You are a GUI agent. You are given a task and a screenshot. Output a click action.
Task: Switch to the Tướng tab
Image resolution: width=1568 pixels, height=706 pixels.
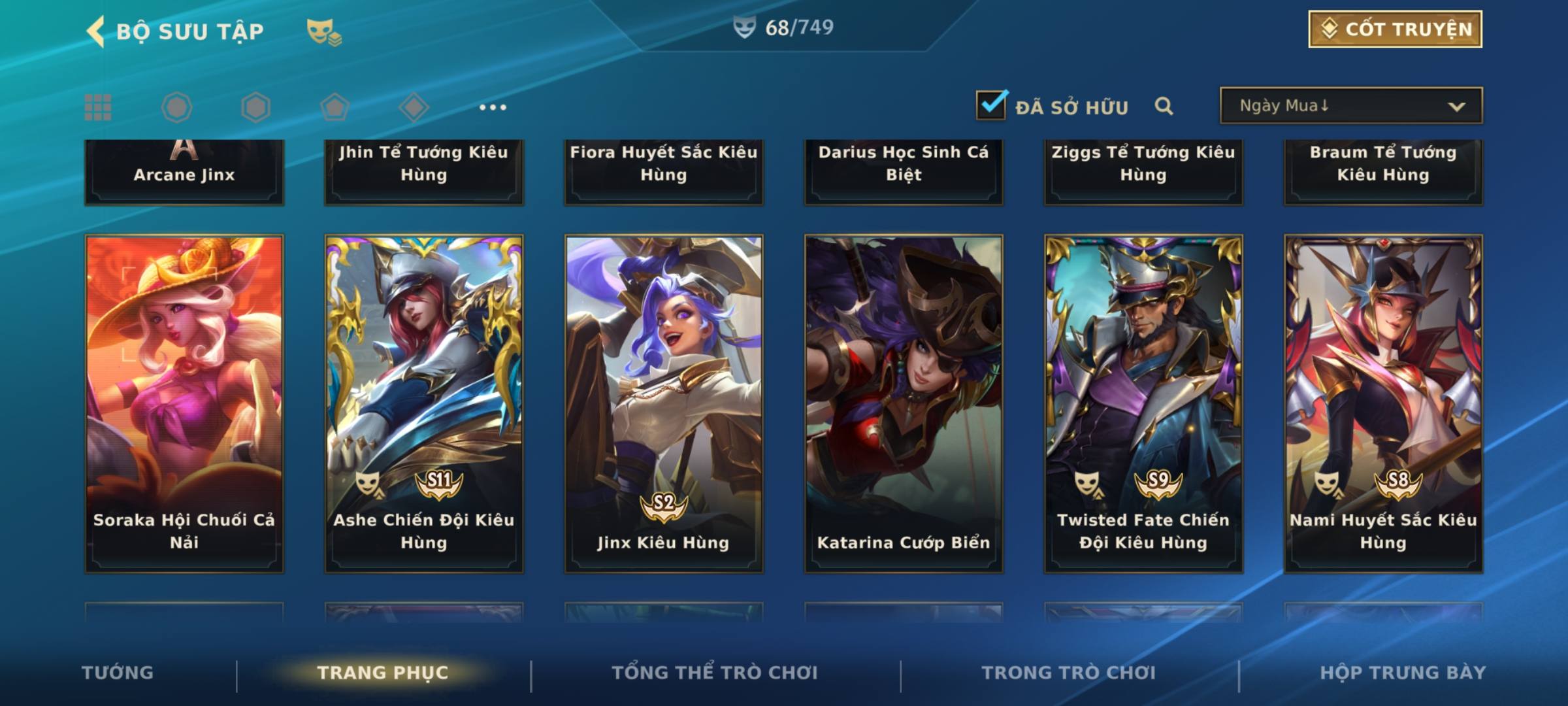(x=118, y=673)
